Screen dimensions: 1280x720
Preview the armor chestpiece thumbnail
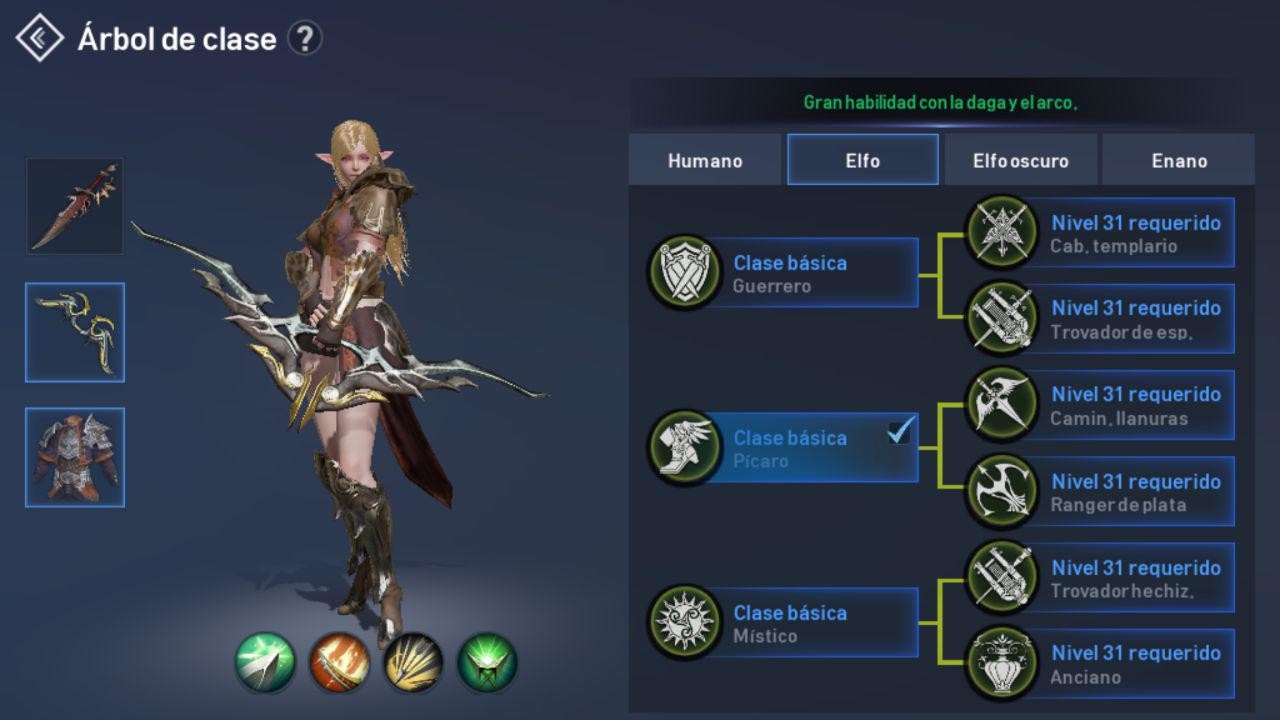coord(75,457)
